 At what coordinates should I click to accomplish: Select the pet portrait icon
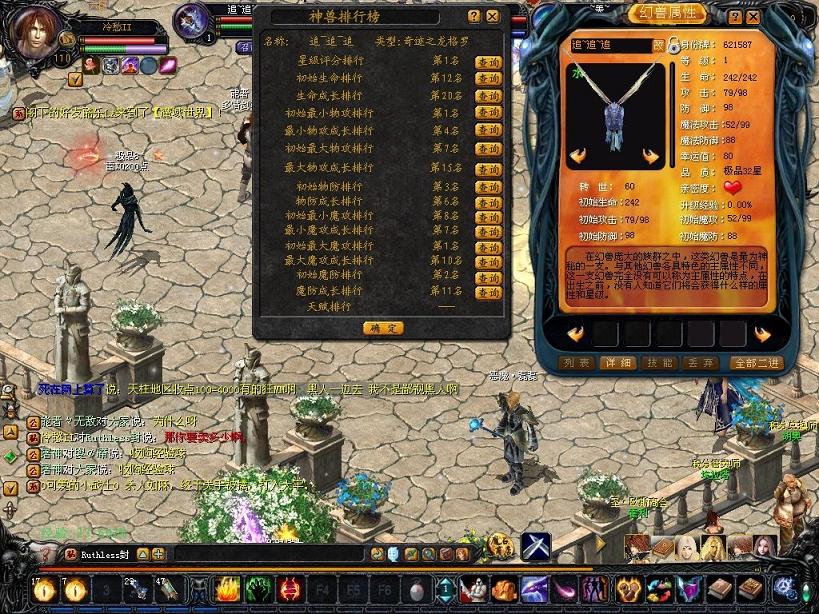(190, 20)
